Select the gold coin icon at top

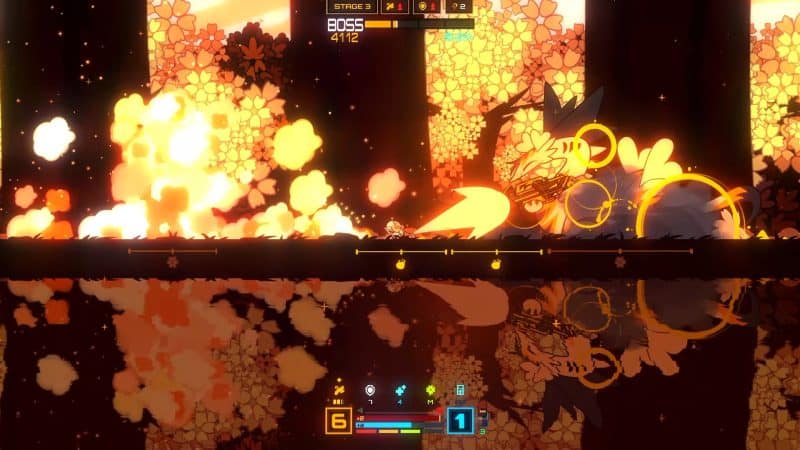click(x=424, y=6)
